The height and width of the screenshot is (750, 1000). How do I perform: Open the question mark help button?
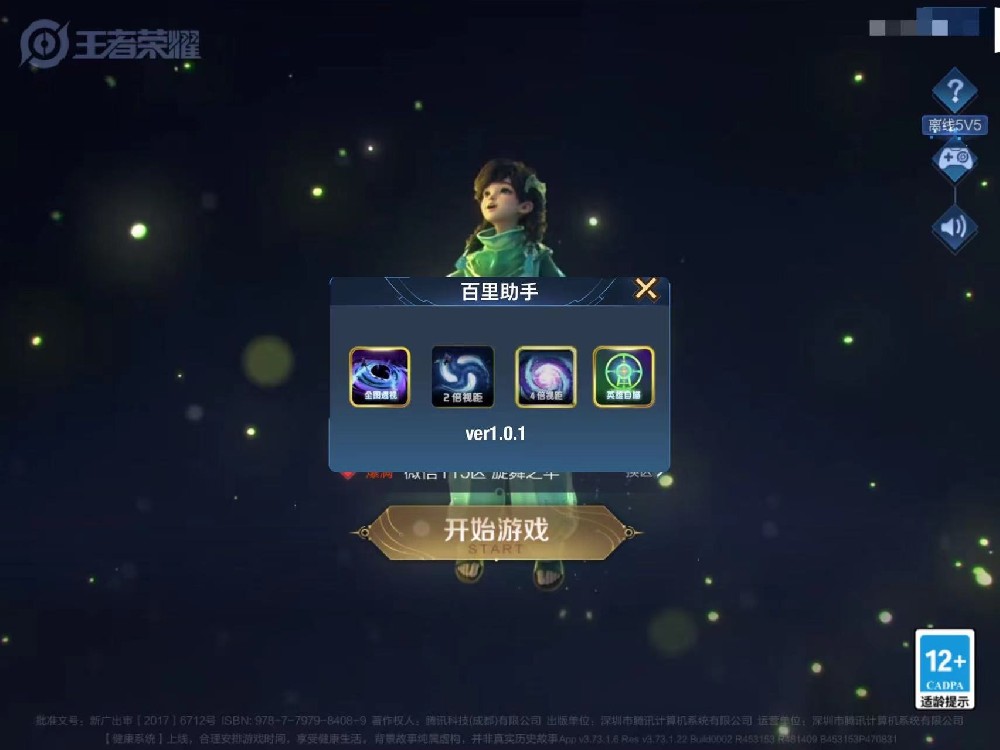(954, 92)
